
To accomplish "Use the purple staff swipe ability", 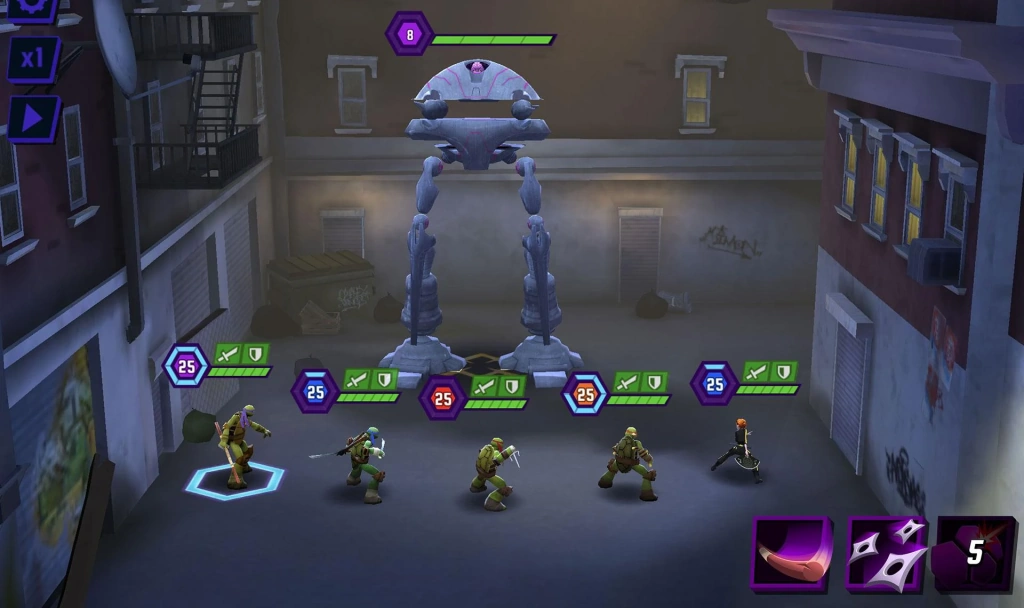I will click(791, 553).
